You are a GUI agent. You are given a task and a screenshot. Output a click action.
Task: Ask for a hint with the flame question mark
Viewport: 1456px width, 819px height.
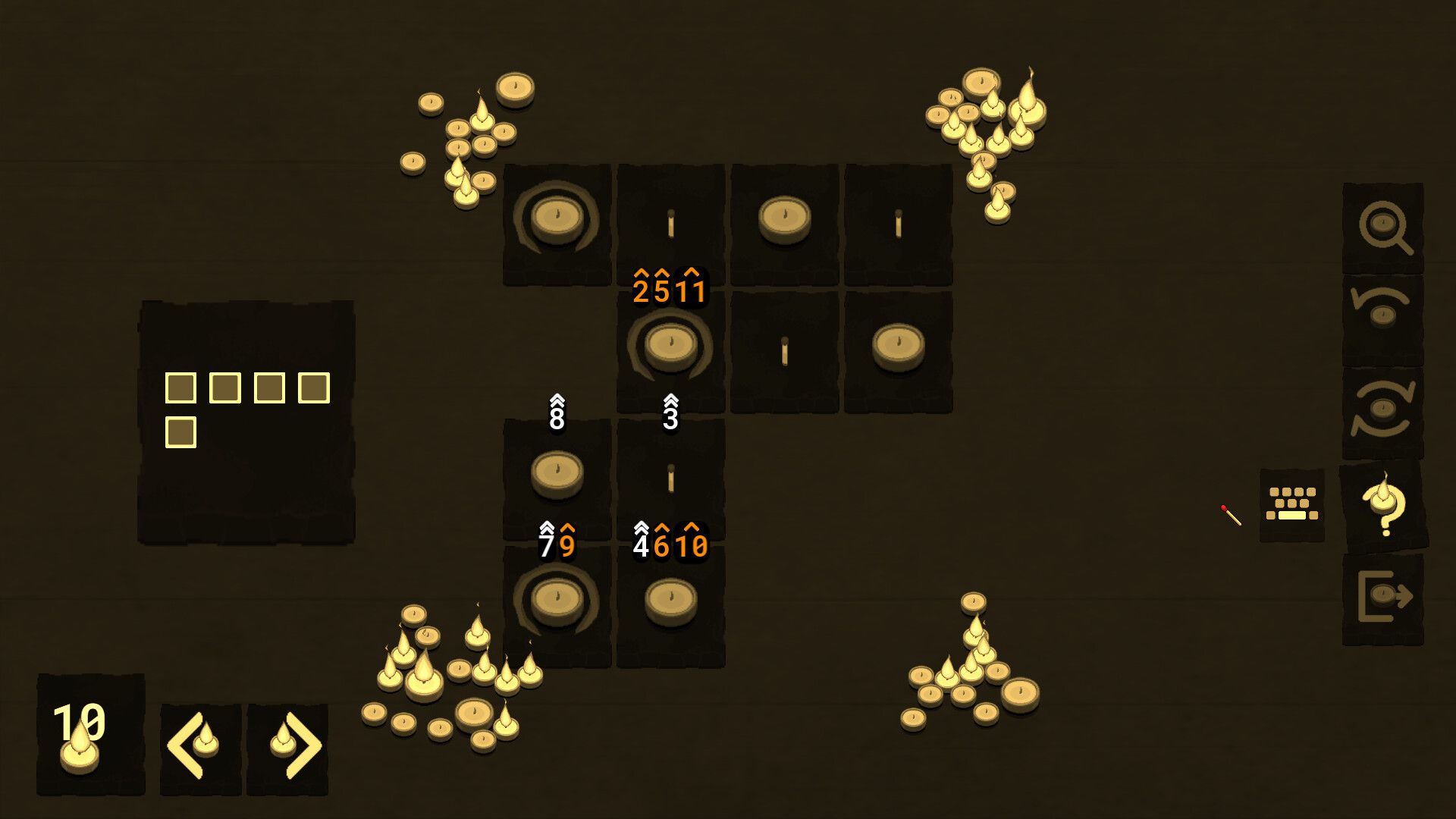[x=1384, y=505]
